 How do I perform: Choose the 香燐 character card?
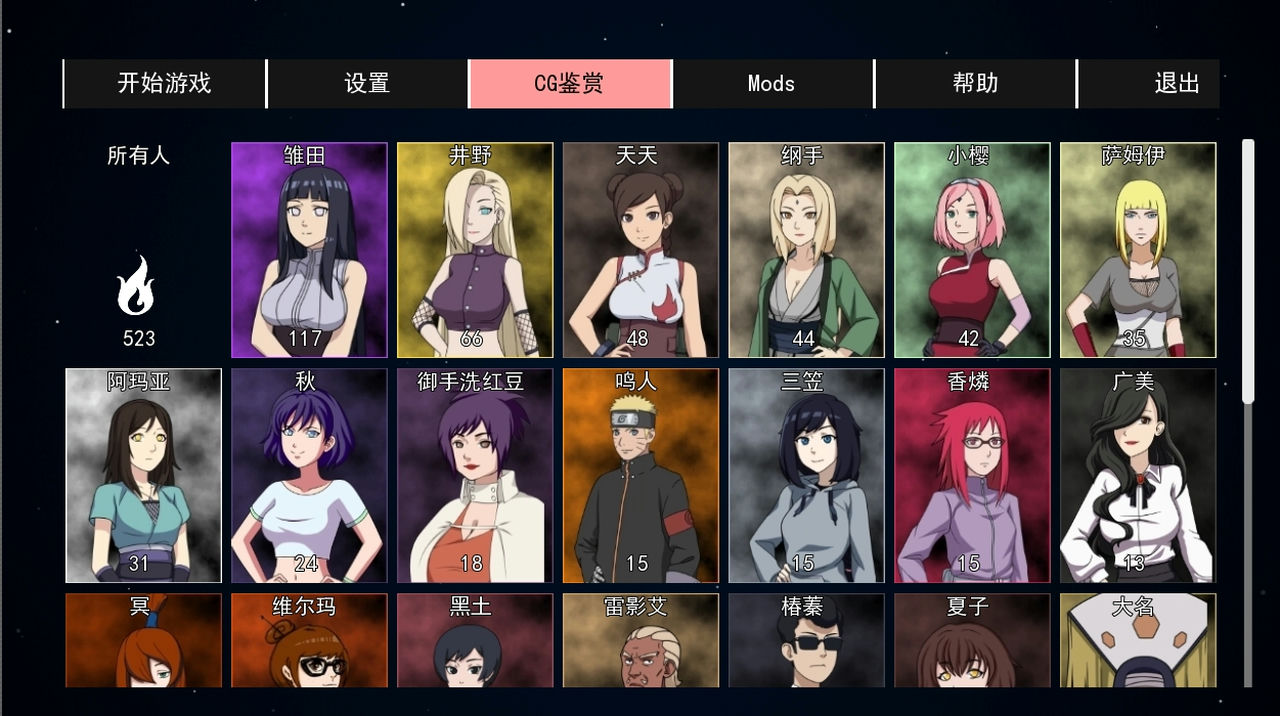972,475
